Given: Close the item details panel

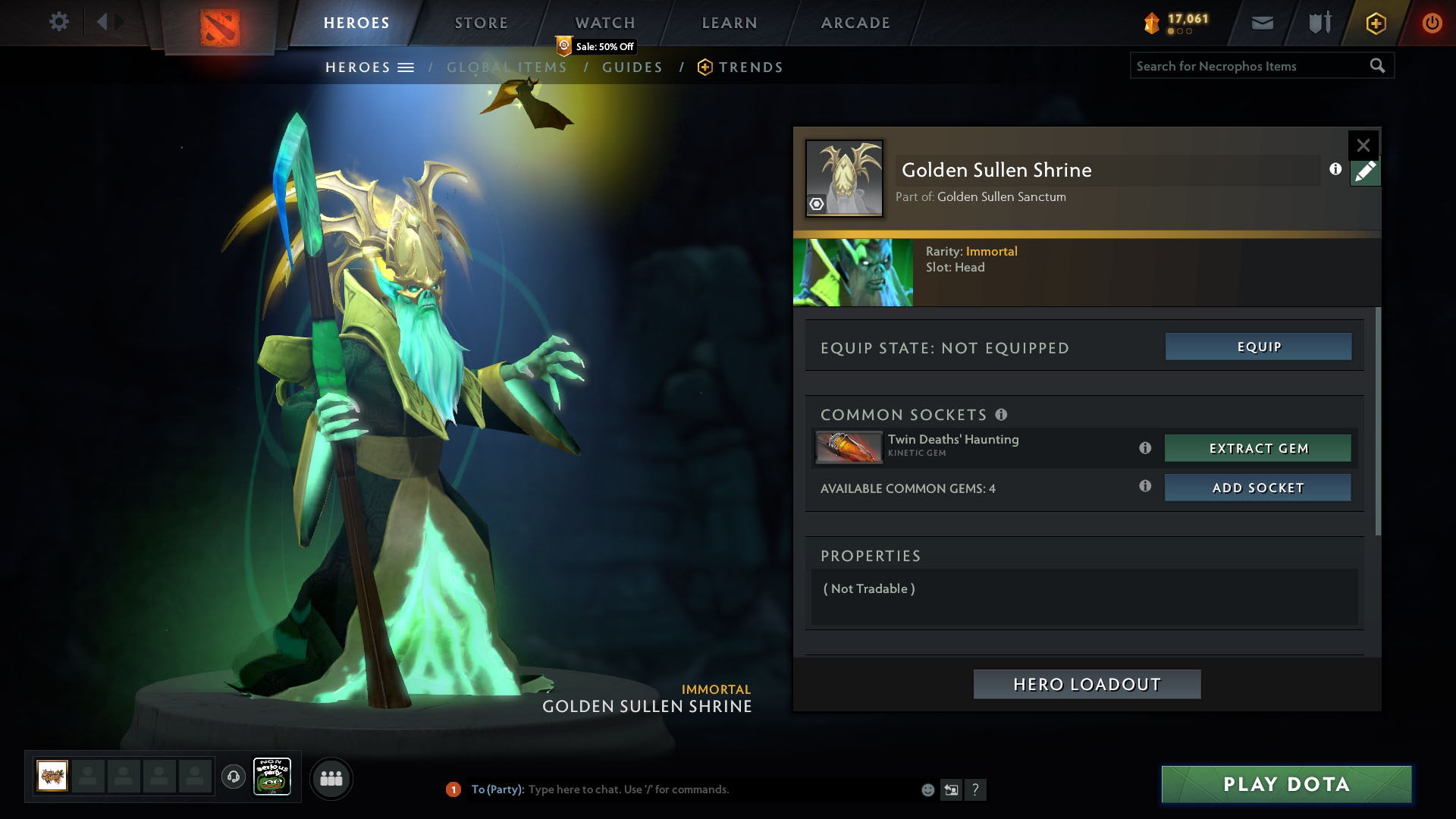Looking at the screenshot, I should [1363, 145].
